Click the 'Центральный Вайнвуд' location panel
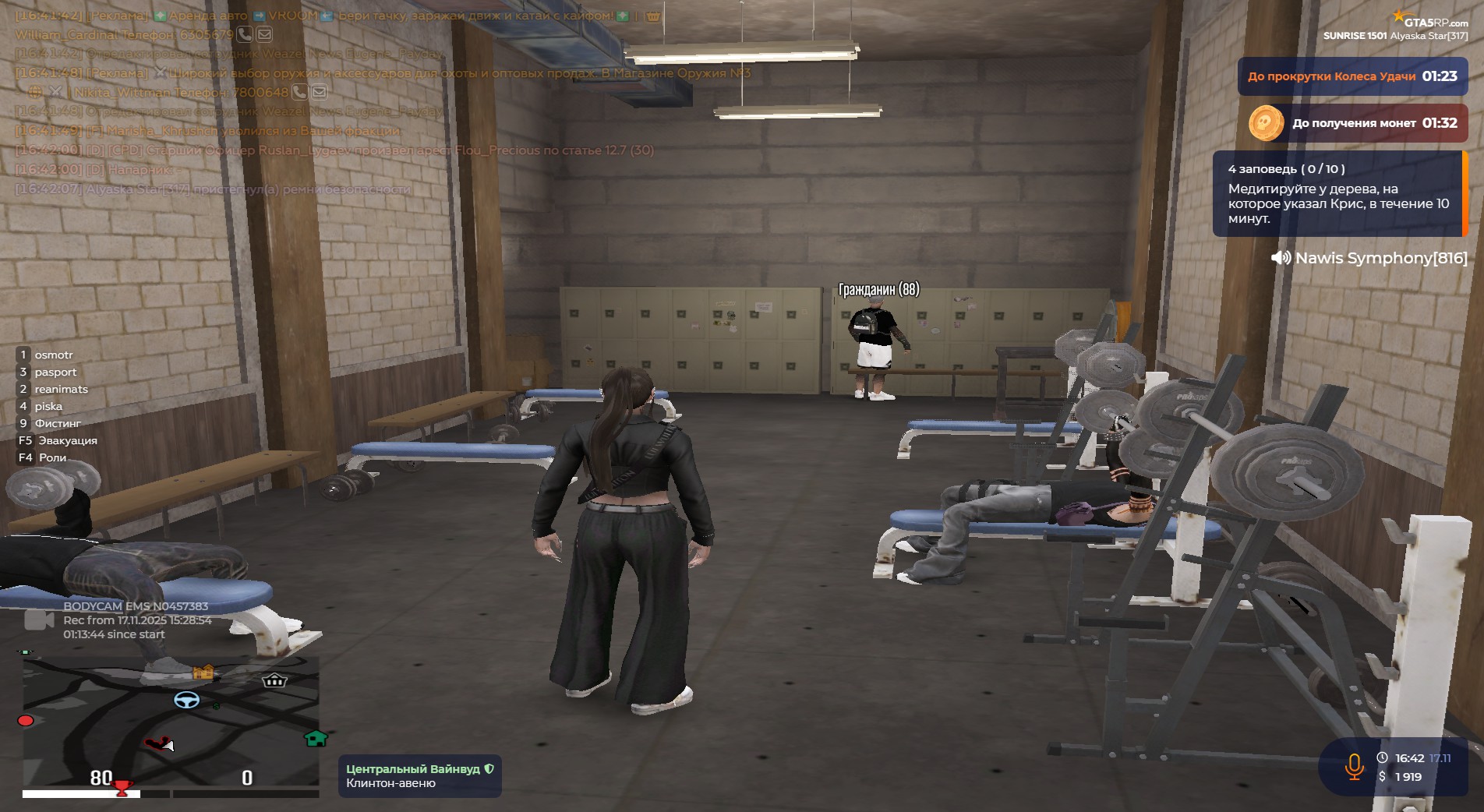The width and height of the screenshot is (1484, 812). (419, 775)
